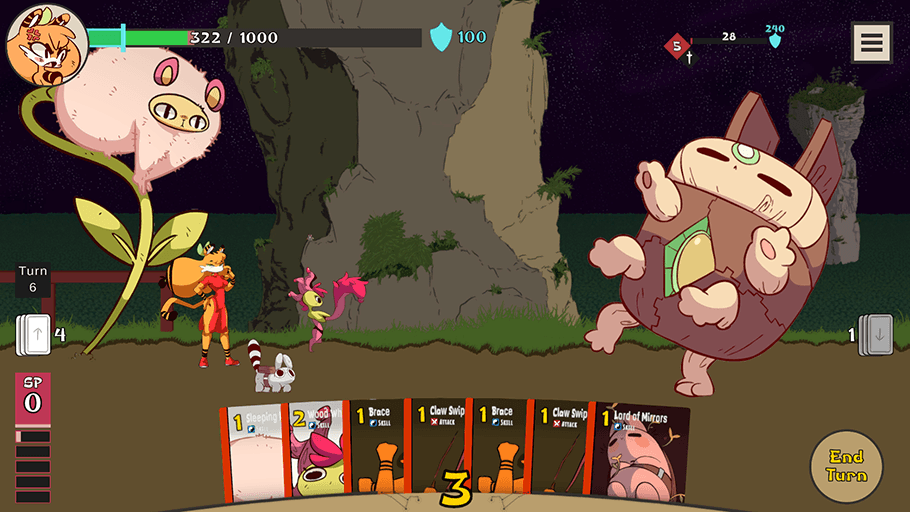Screen dimensions: 910x512
Task: Inspect the enemy red diamond level badge
Action: 677,45
